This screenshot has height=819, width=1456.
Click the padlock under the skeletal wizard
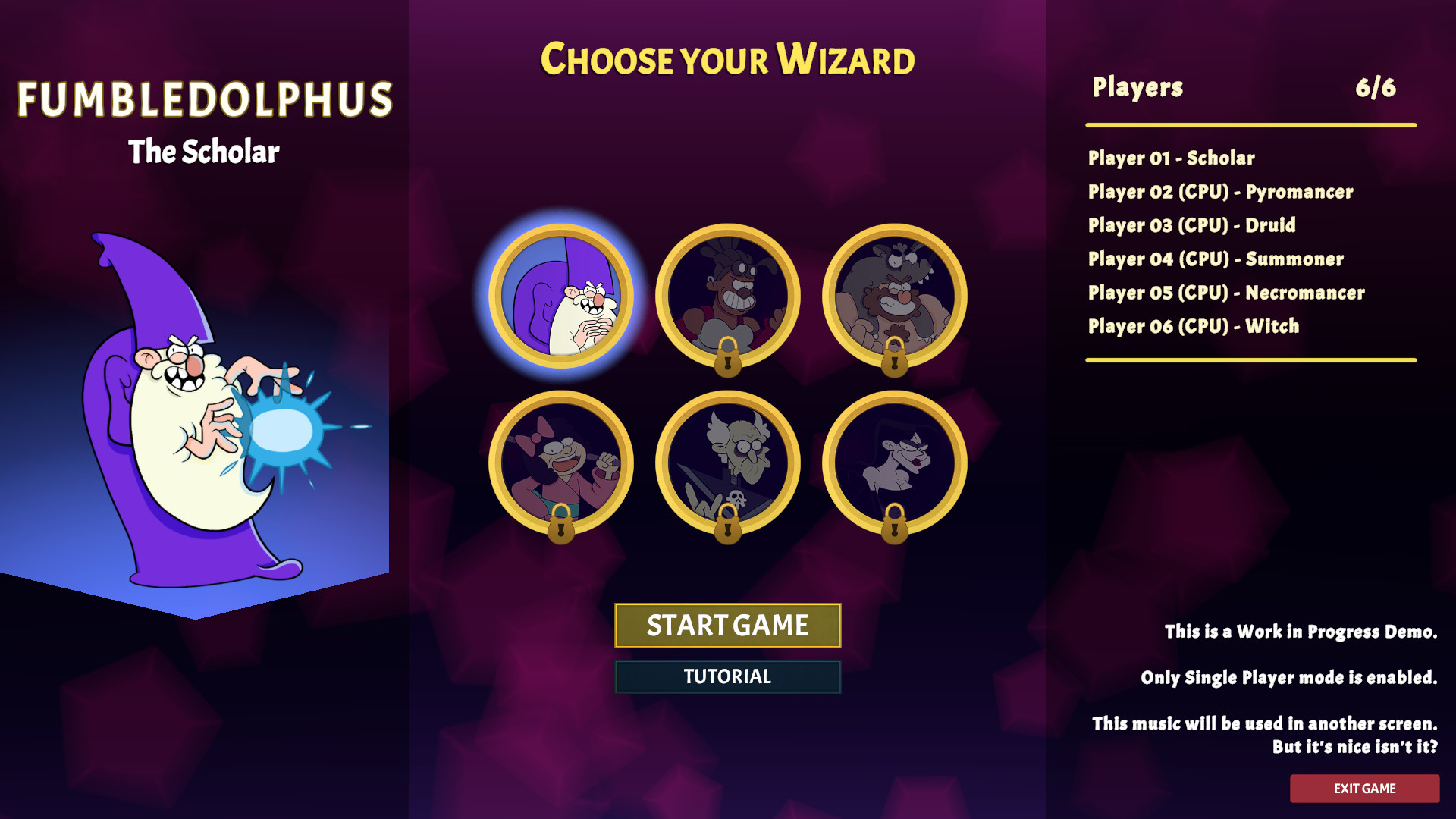729,529
